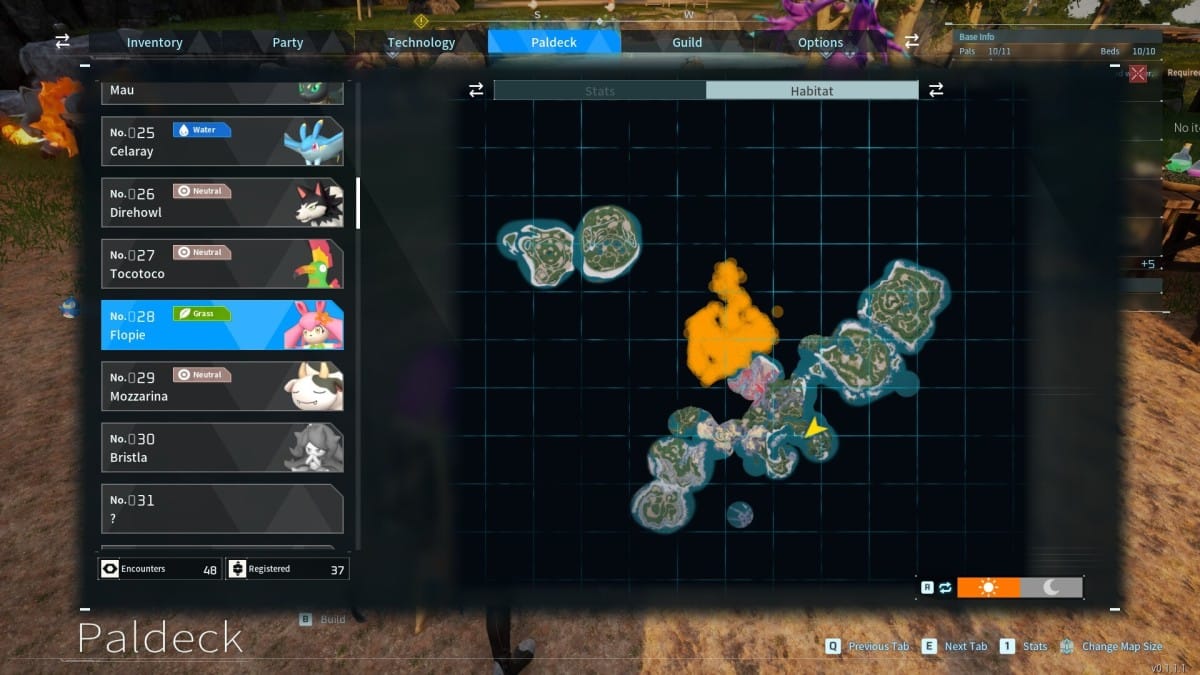
Task: Switch to nighttime habitat with moon toggle
Action: click(x=1052, y=587)
